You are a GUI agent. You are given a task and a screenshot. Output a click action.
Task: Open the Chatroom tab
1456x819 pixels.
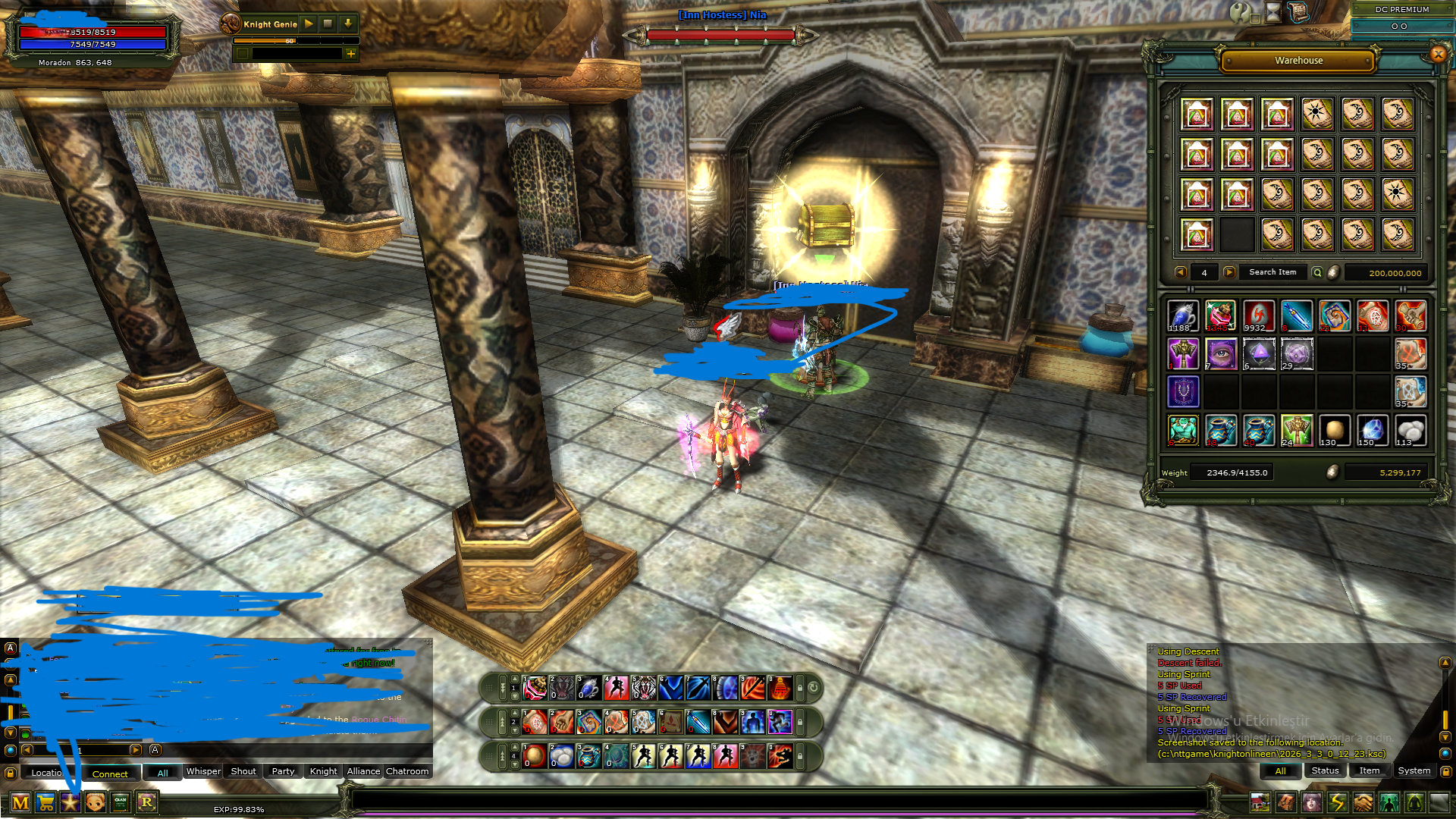coord(407,771)
